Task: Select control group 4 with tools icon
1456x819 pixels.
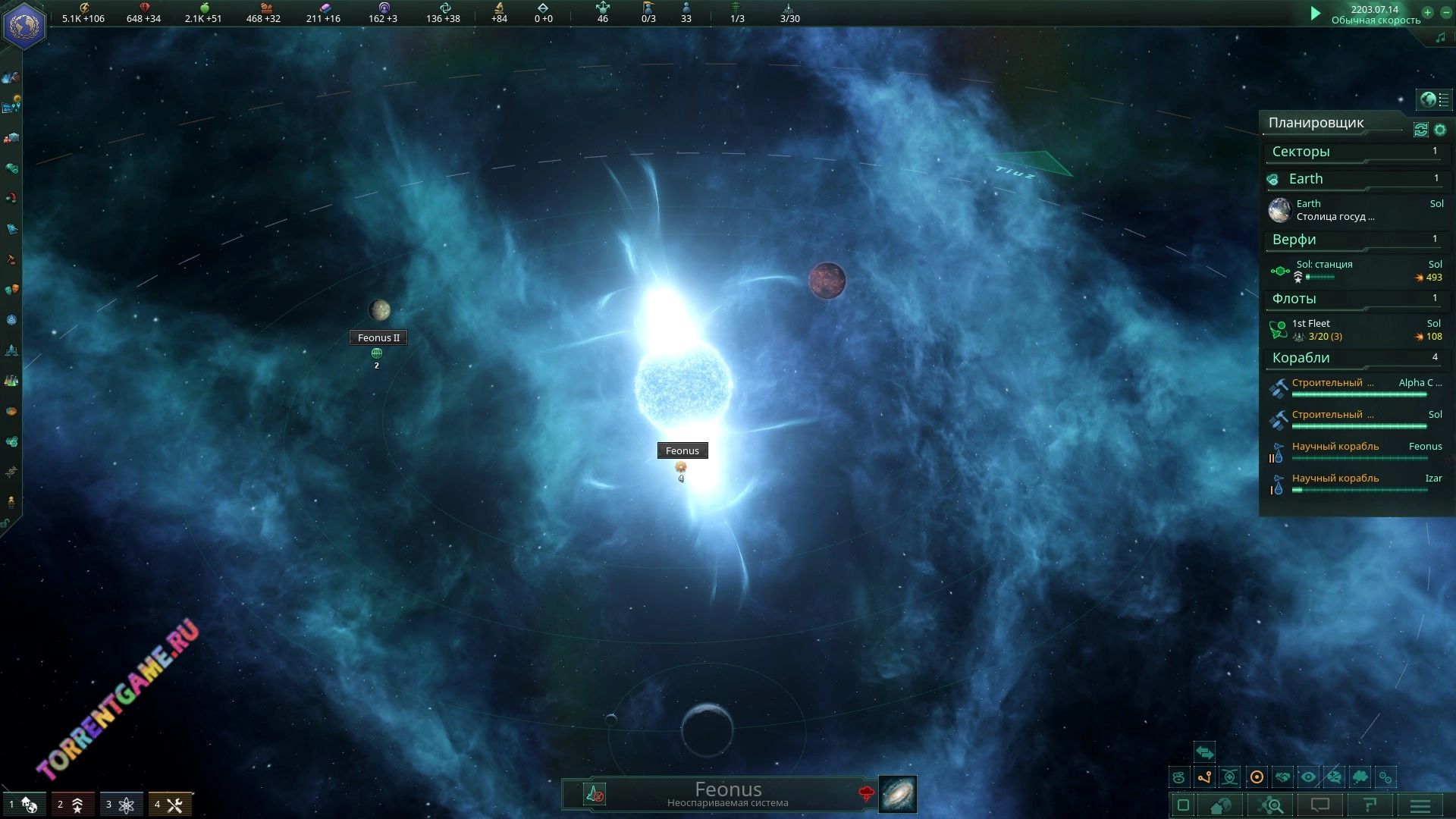Action: [168, 805]
